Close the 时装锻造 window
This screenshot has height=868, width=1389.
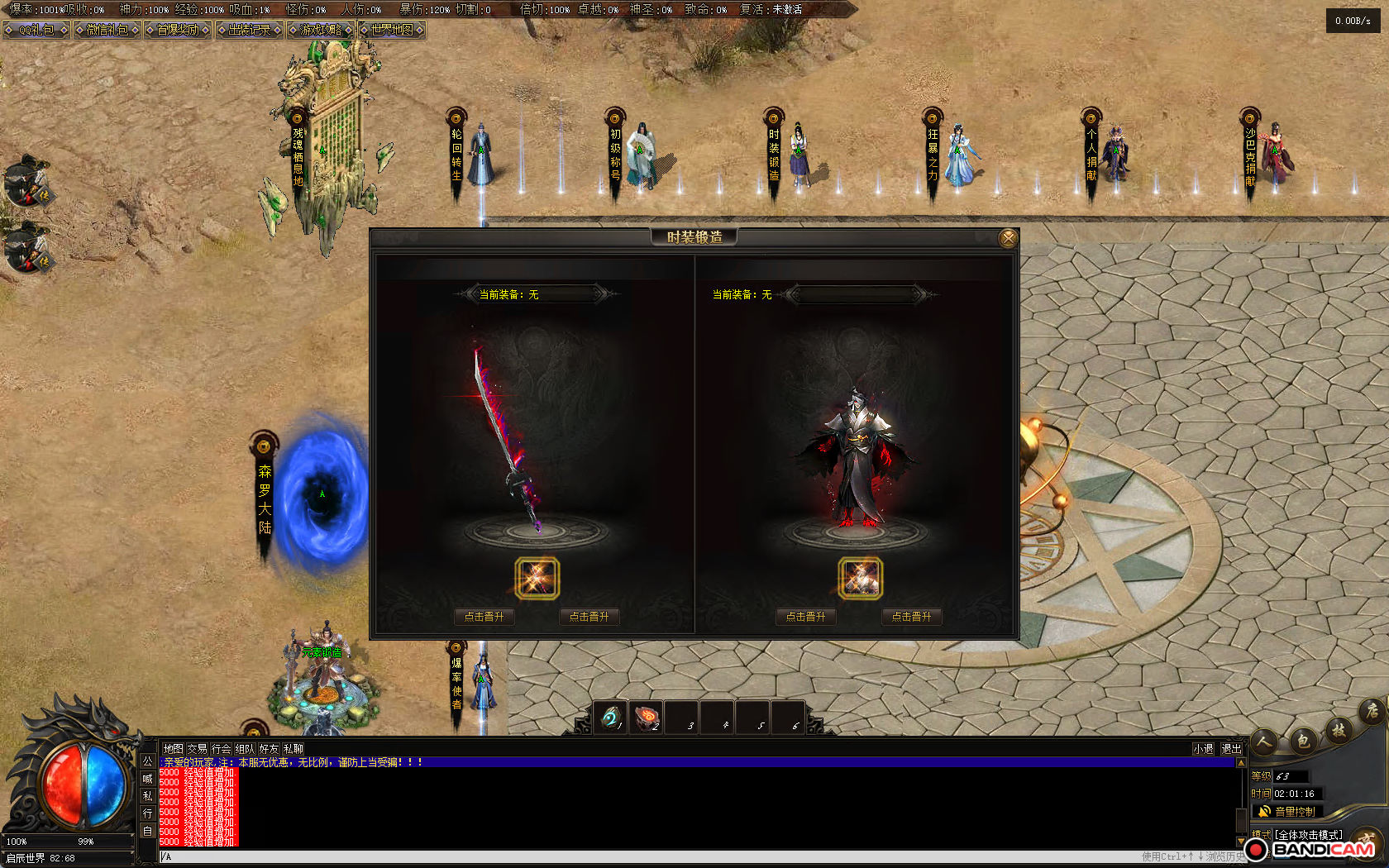(x=1008, y=239)
